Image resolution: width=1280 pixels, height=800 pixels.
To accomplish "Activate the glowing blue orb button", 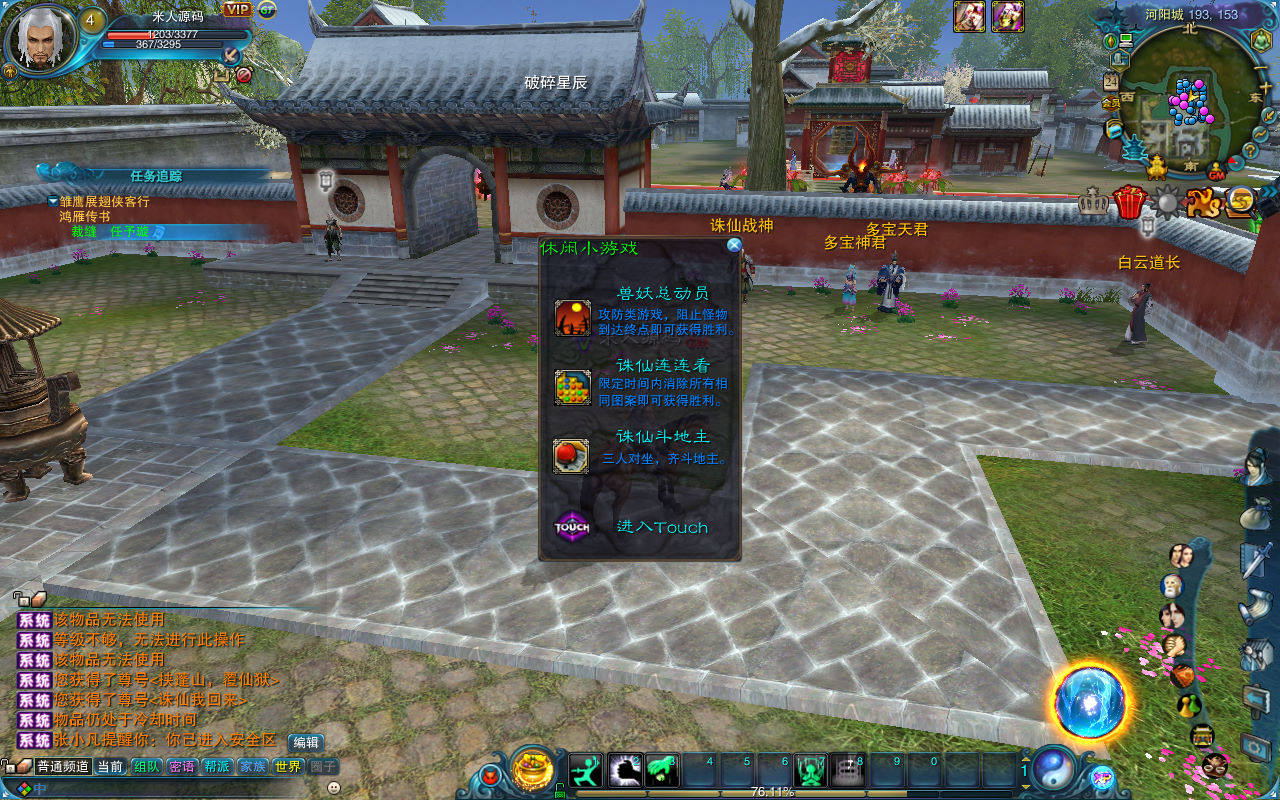I will (1089, 702).
